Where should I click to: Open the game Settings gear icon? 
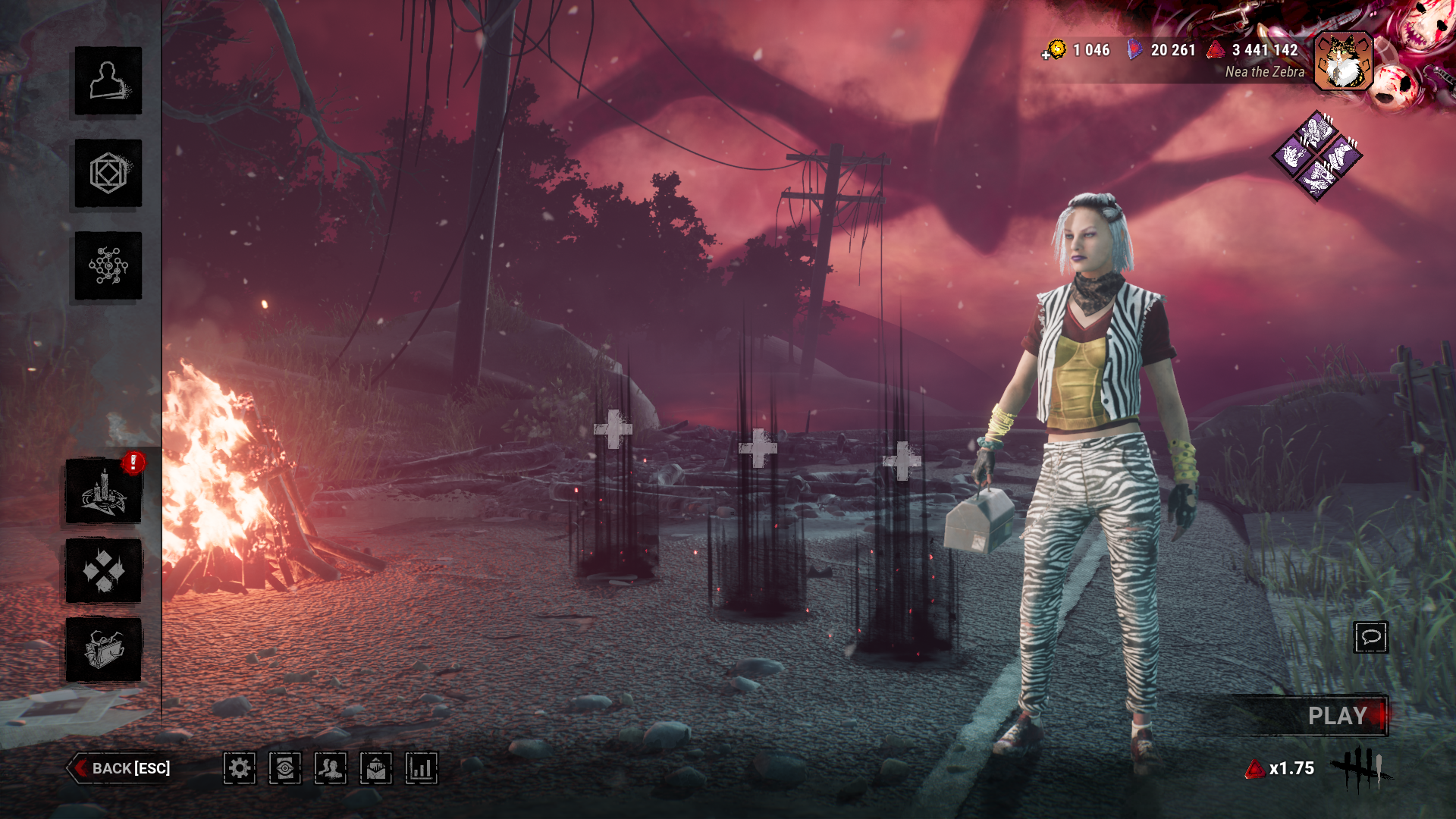tap(240, 769)
